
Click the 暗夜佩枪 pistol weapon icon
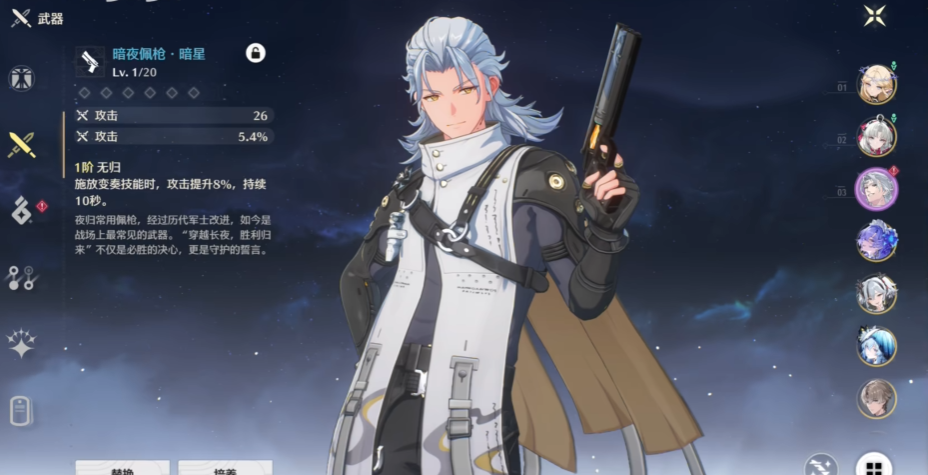click(x=89, y=62)
